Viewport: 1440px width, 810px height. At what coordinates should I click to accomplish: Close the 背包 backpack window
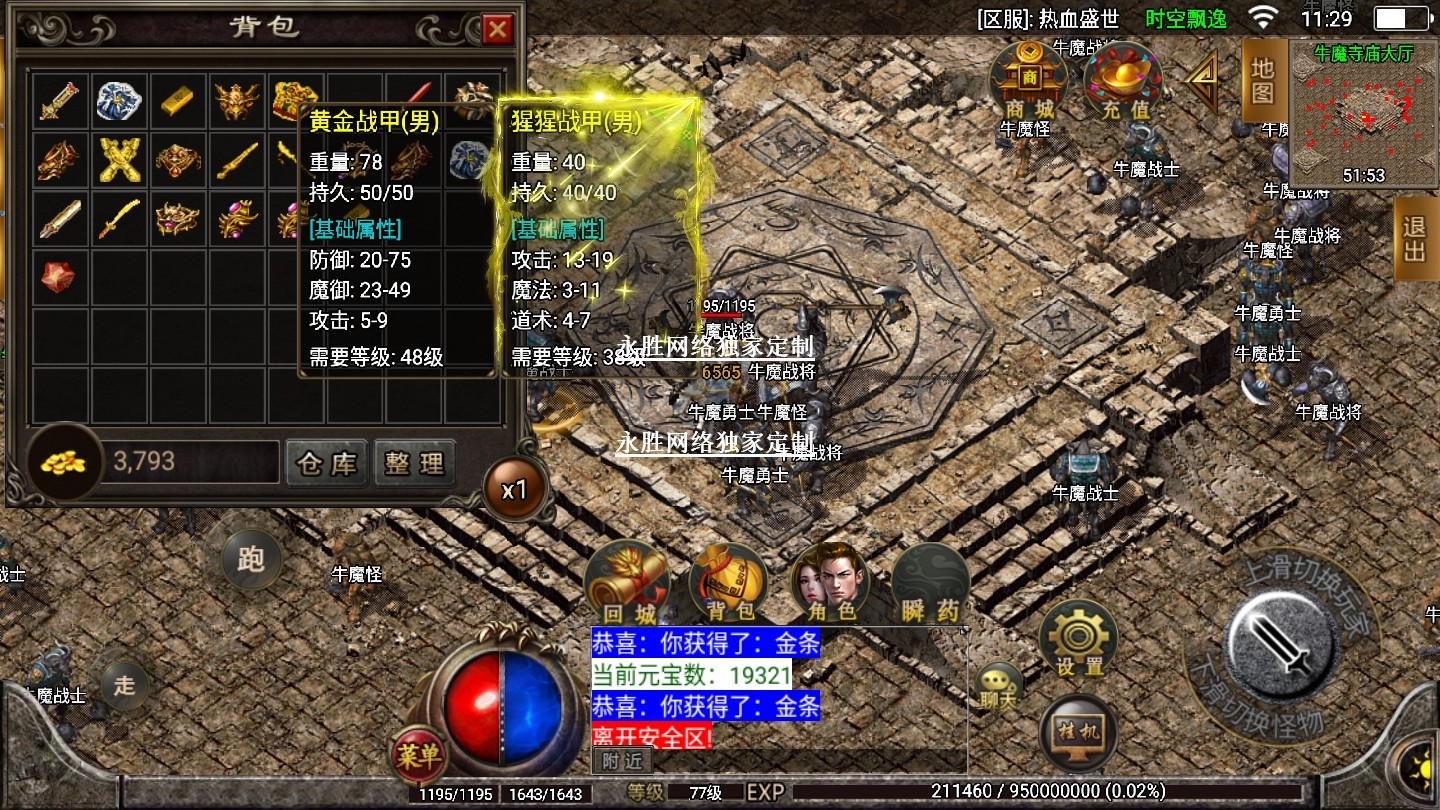[x=497, y=30]
